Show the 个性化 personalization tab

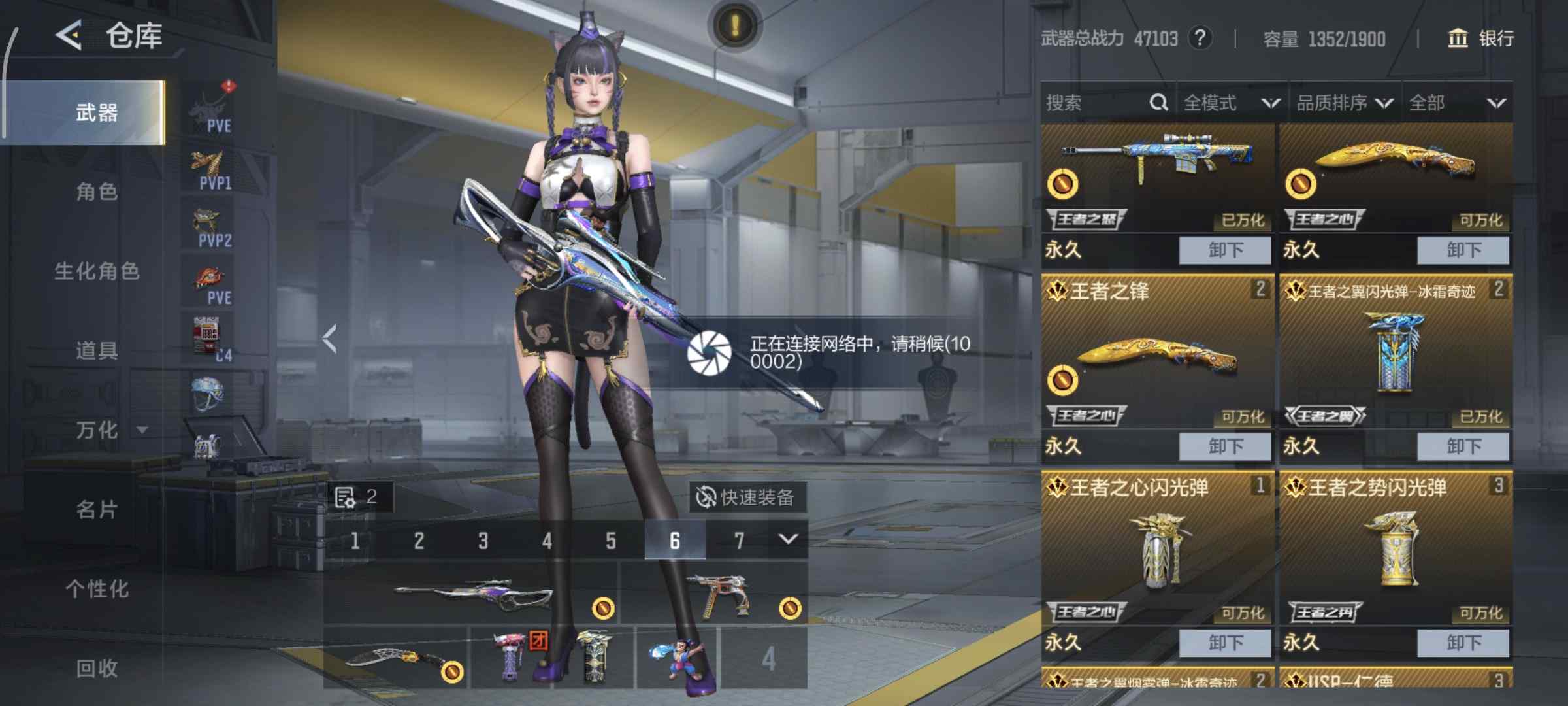pyautogui.click(x=97, y=589)
